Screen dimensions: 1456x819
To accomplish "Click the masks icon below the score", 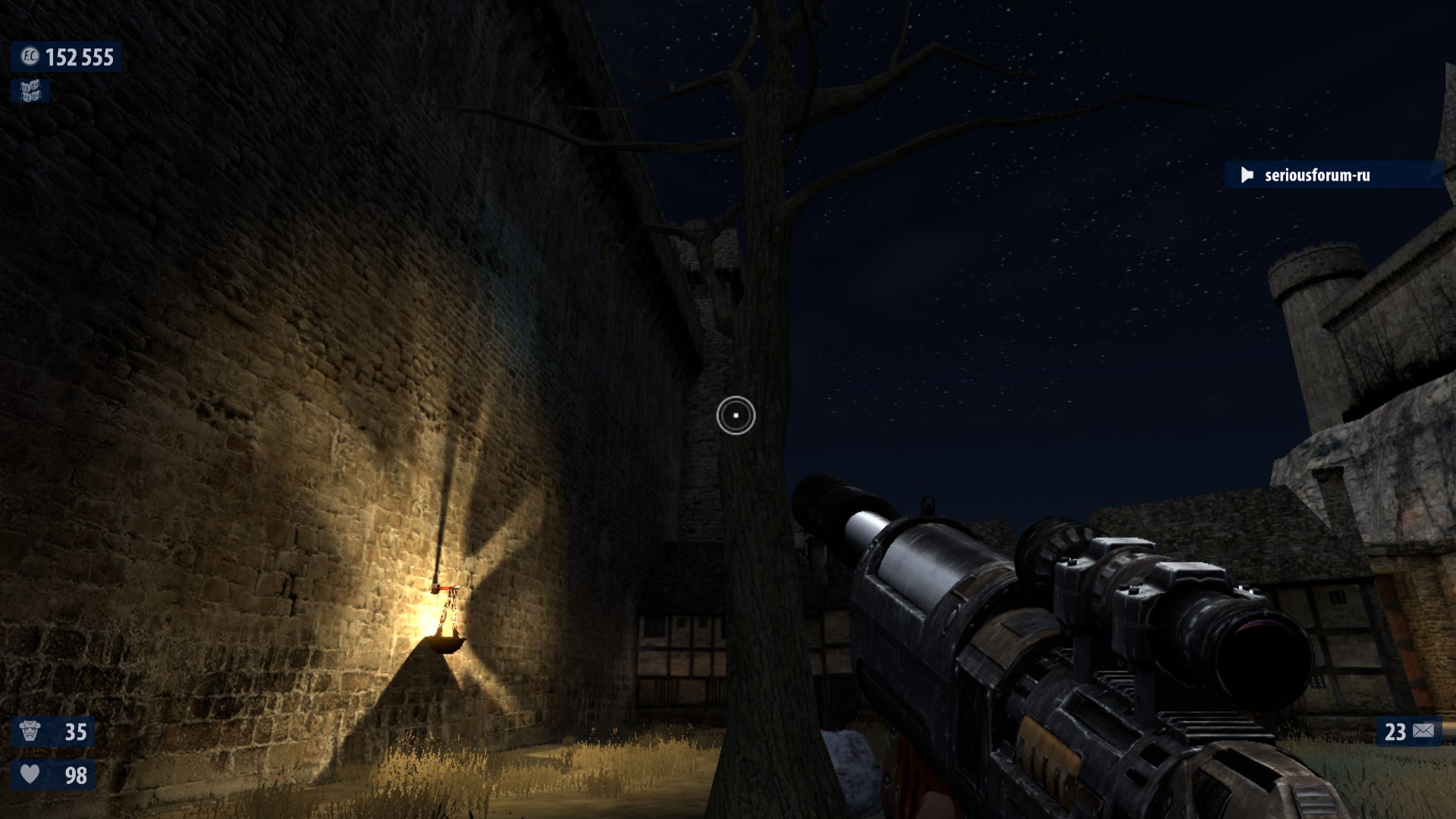I will 30,92.
